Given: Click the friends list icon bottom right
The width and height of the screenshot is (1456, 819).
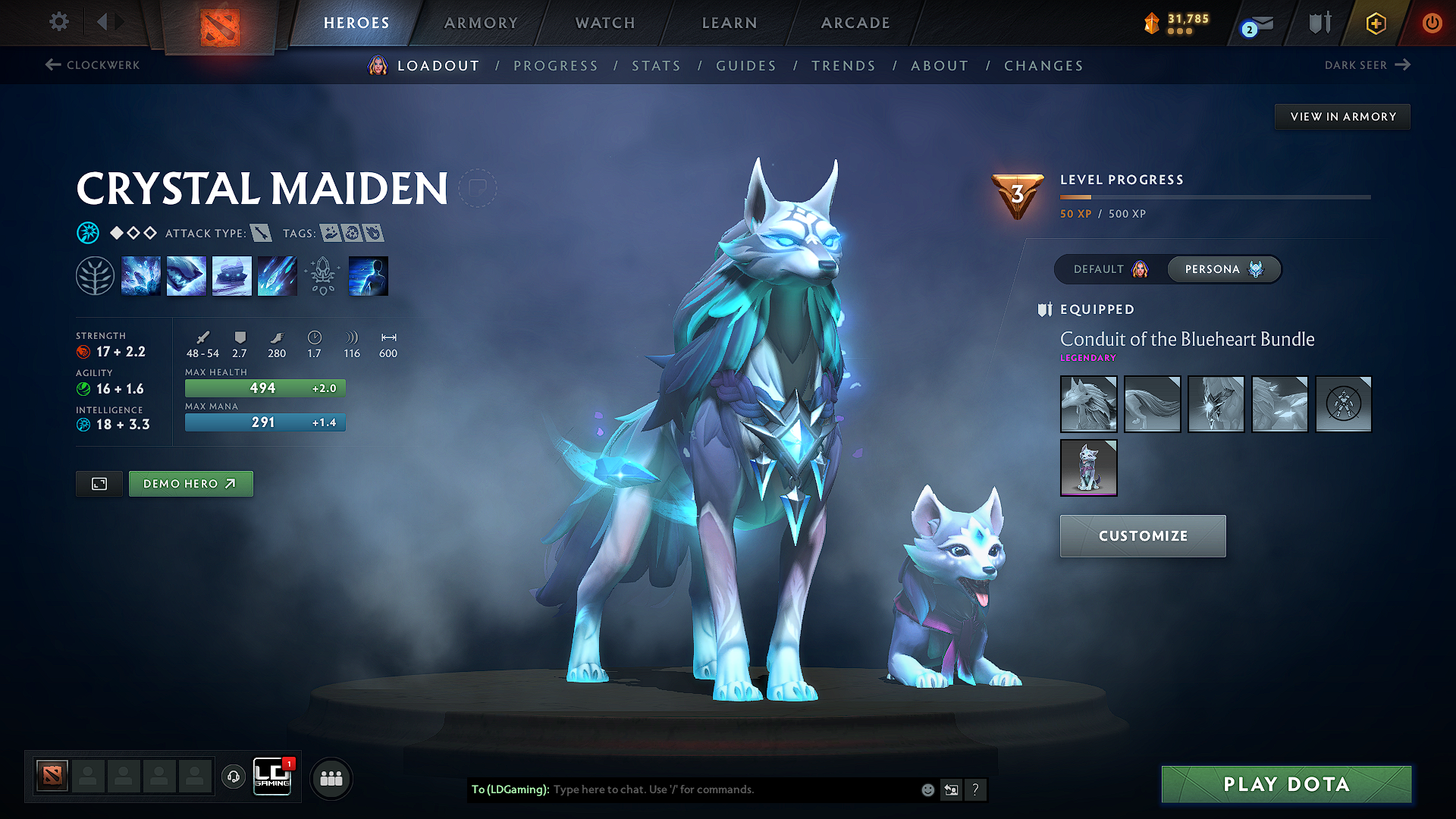Looking at the screenshot, I should pos(331,777).
